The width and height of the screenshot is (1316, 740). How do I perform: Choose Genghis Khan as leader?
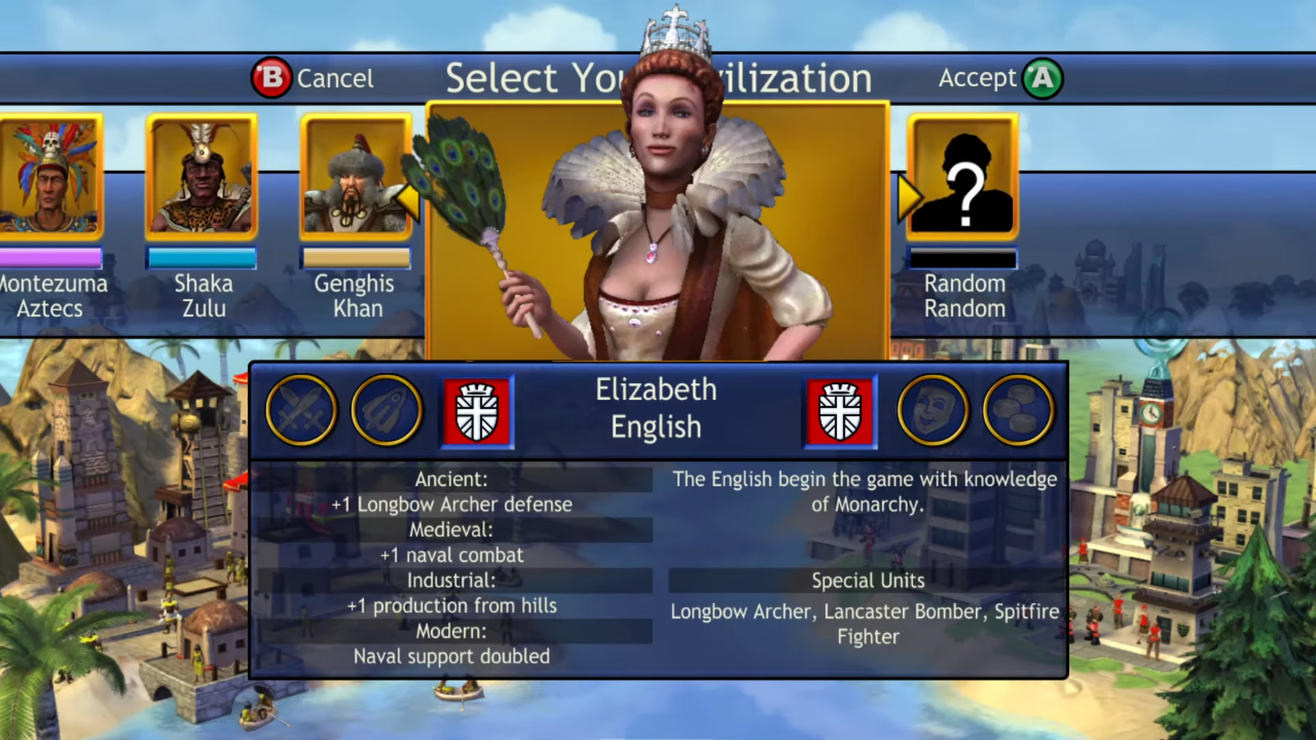pos(356,175)
